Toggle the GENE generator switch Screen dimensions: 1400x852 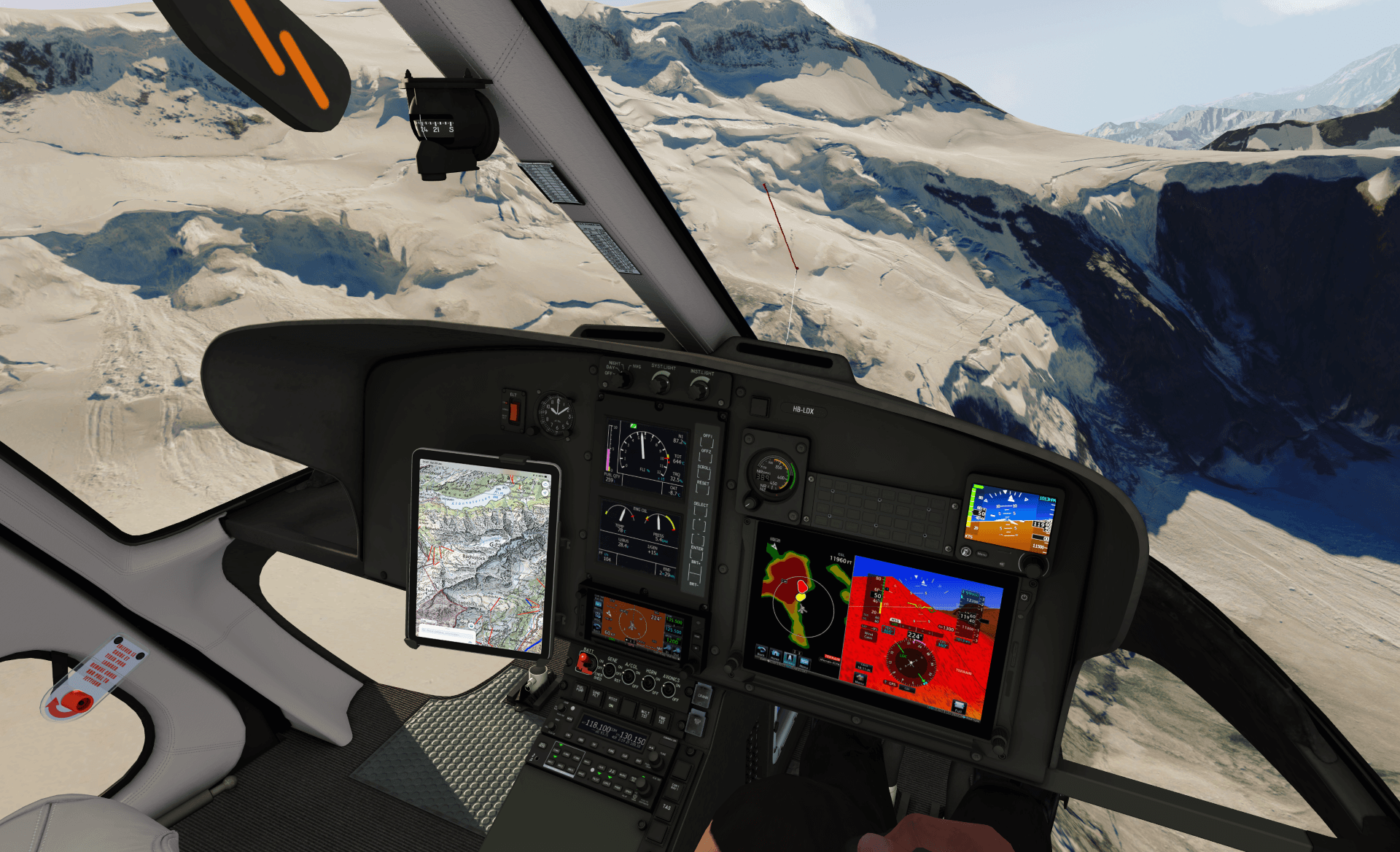pos(609,670)
